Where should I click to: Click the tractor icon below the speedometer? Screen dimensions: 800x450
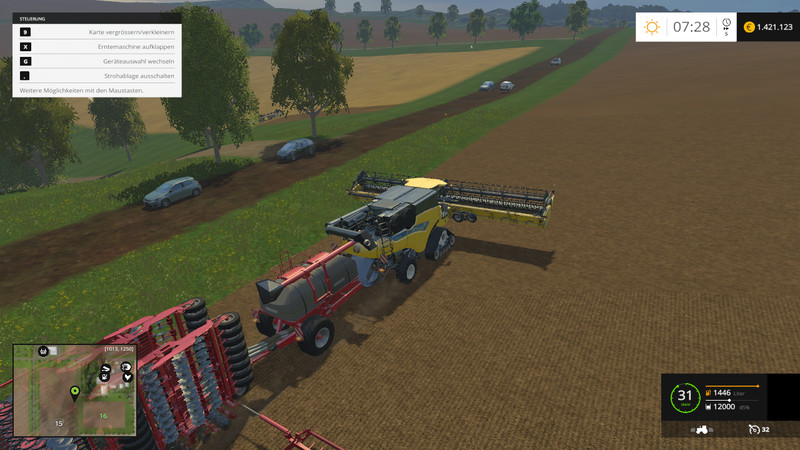tap(703, 429)
